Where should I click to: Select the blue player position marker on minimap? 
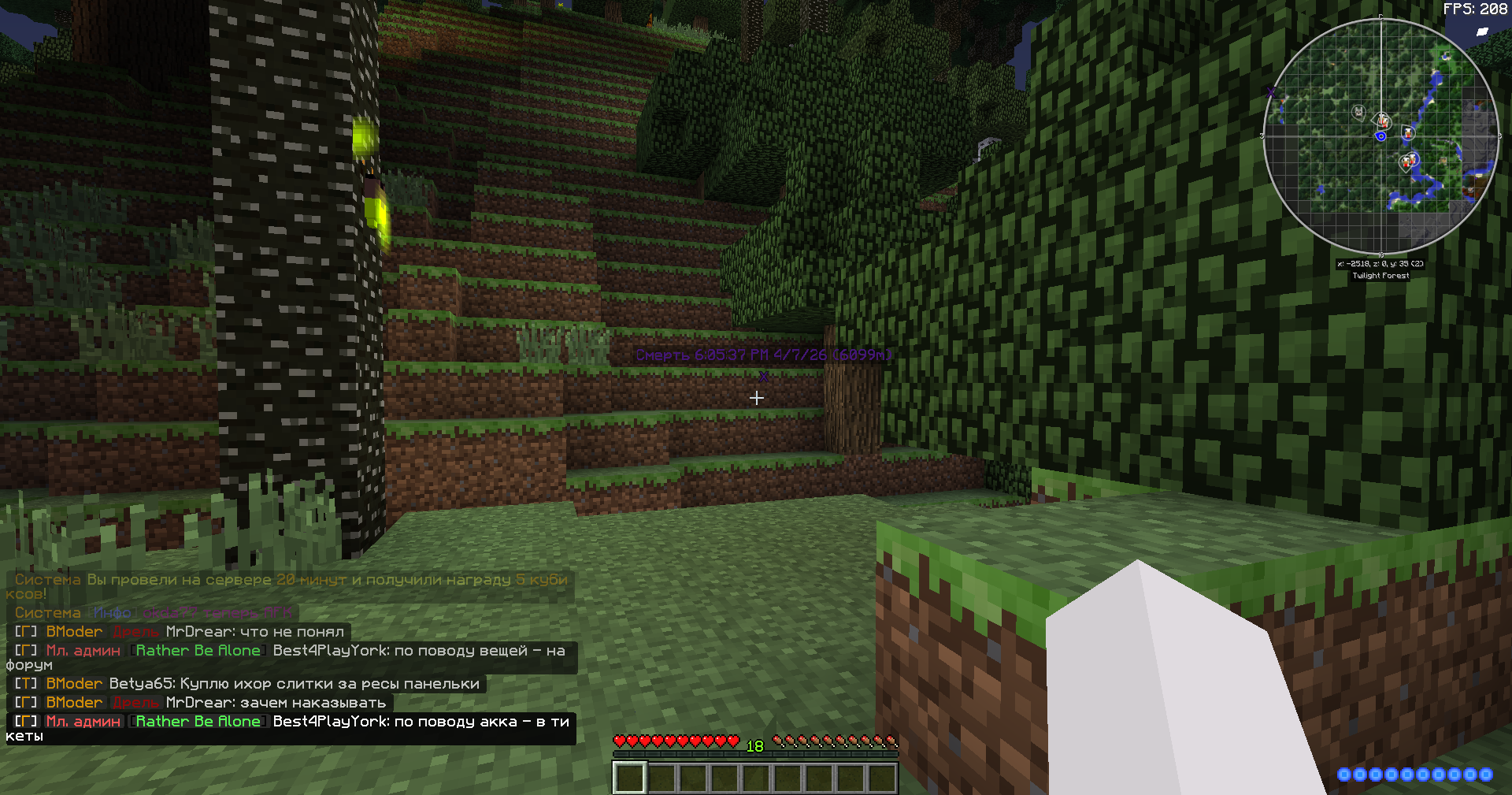pos(1380,136)
